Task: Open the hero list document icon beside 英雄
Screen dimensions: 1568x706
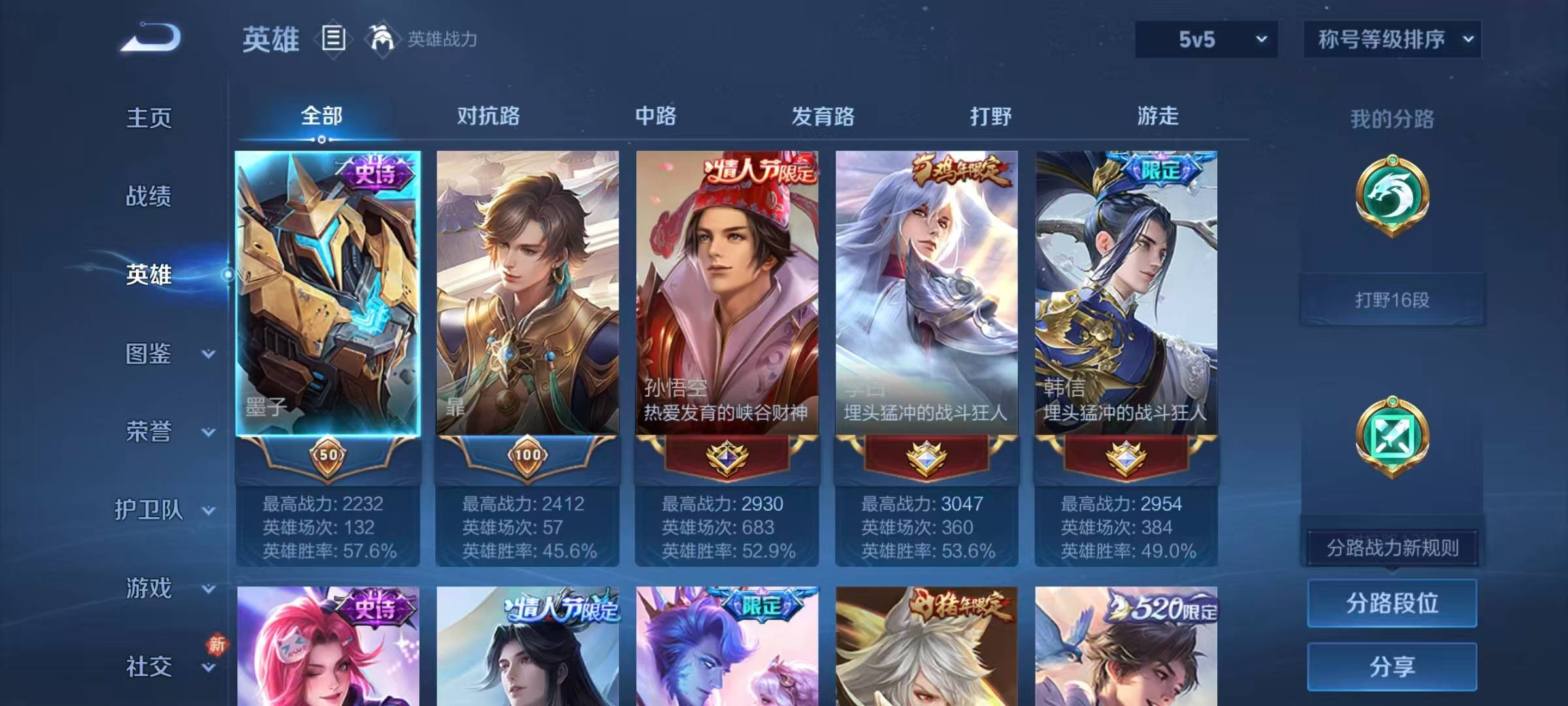Action: click(x=333, y=39)
